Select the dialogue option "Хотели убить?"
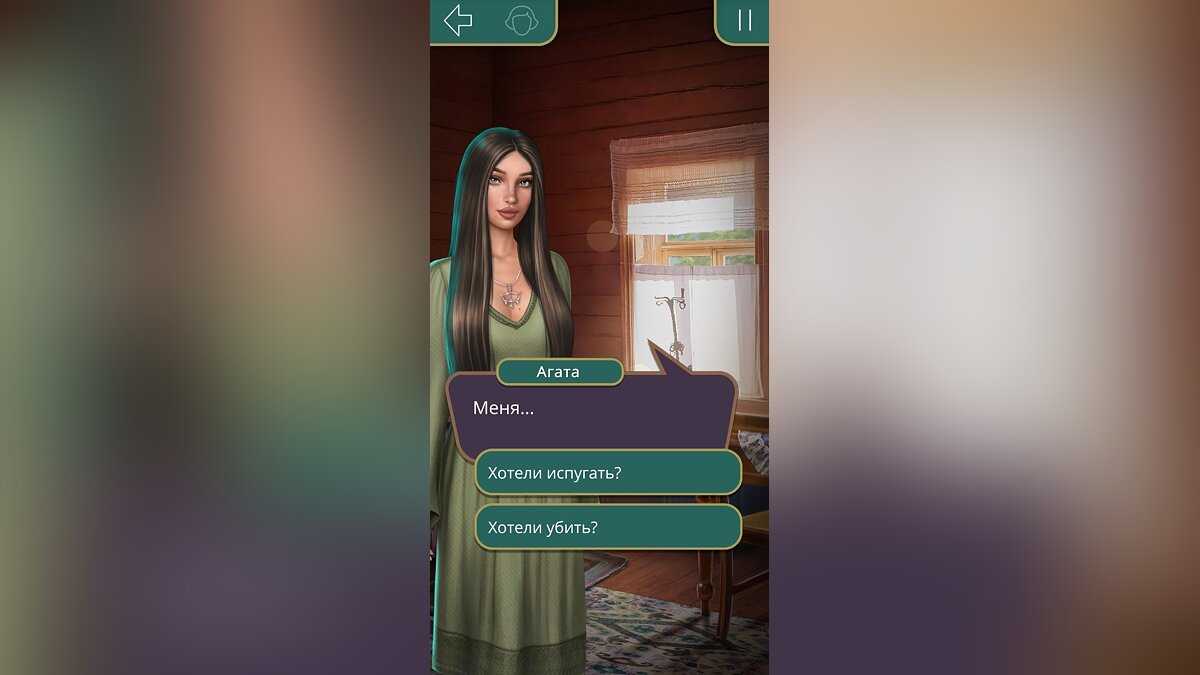 (607, 527)
